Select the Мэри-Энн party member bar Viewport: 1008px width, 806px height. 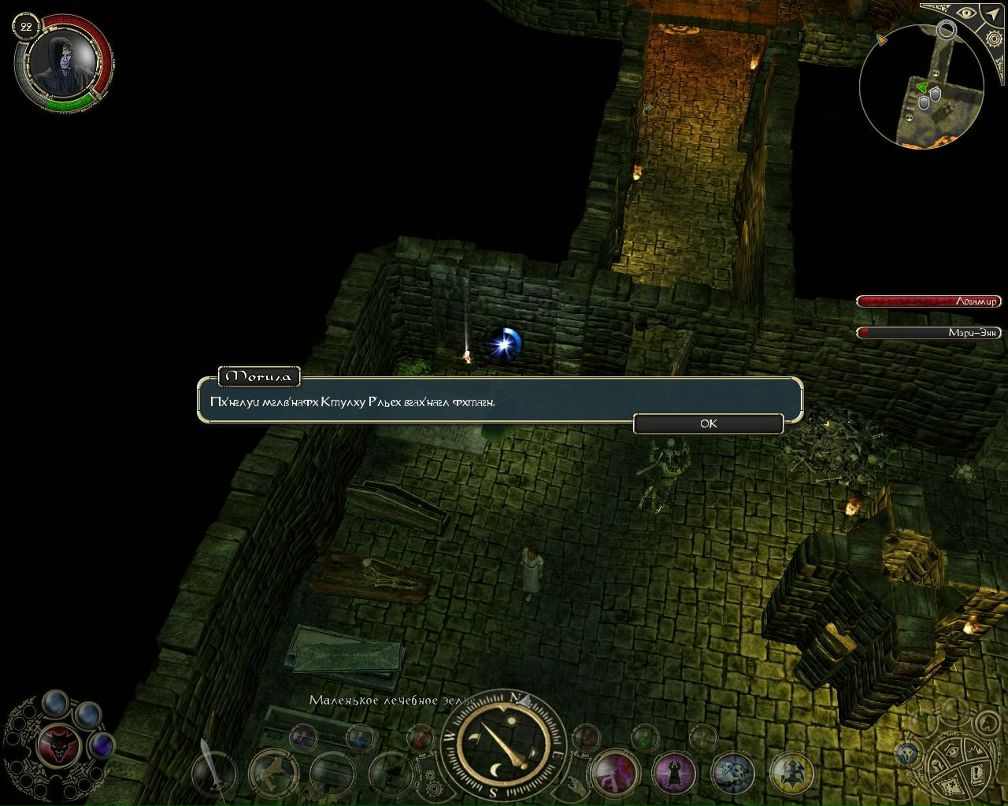[928, 332]
